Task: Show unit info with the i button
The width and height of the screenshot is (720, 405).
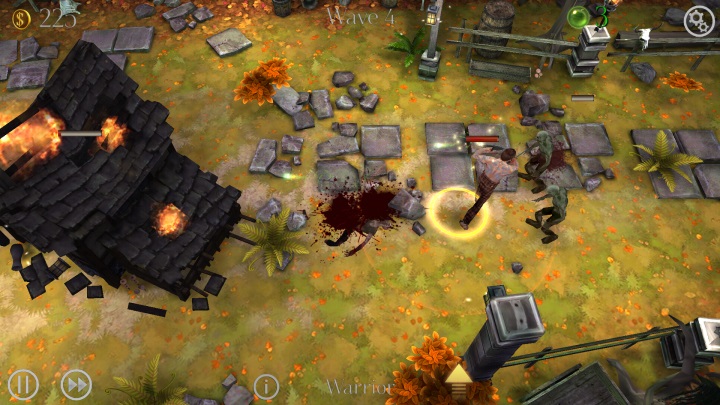Action: tap(266, 386)
